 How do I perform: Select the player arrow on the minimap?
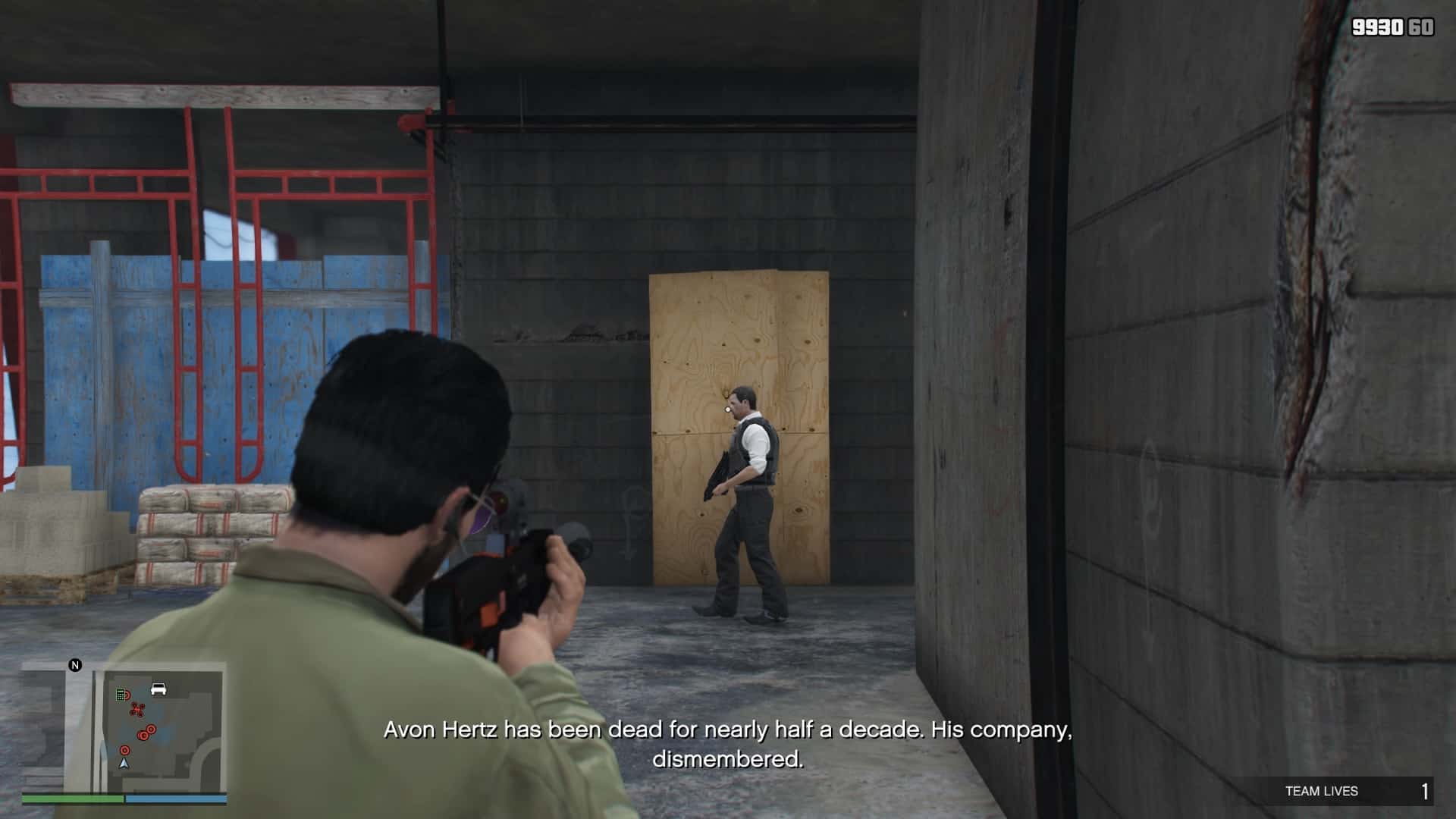click(124, 763)
